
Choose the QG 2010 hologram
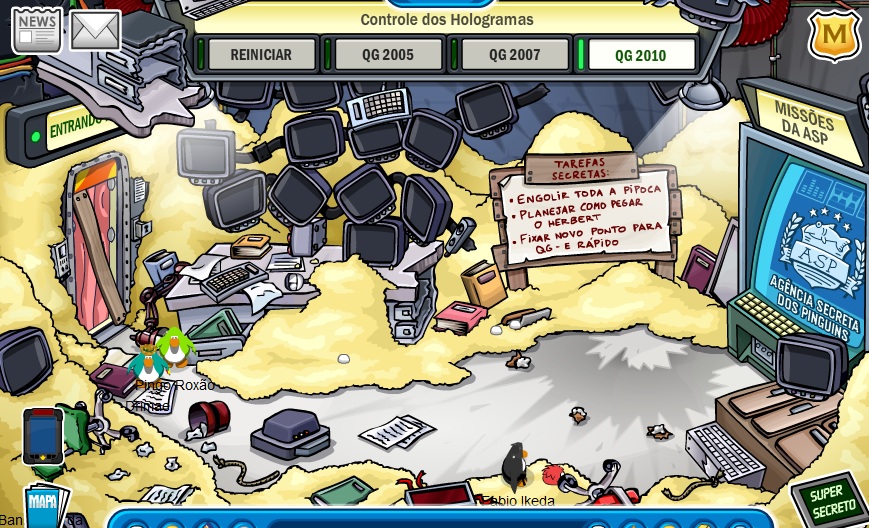(x=640, y=55)
